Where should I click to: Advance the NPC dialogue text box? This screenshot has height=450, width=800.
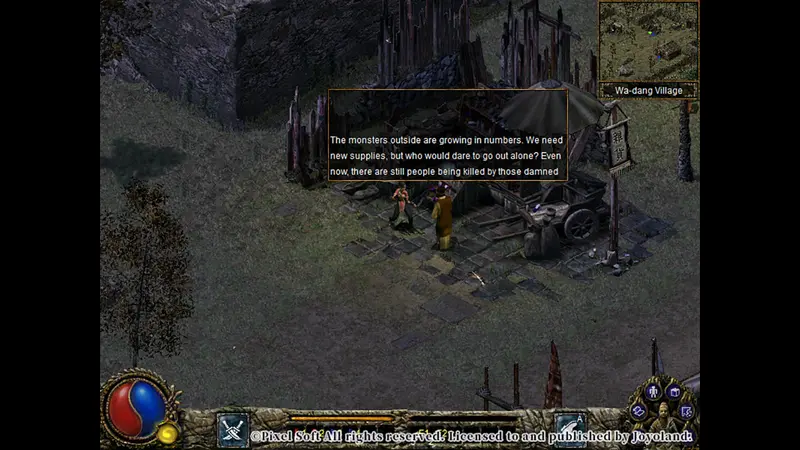447,135
